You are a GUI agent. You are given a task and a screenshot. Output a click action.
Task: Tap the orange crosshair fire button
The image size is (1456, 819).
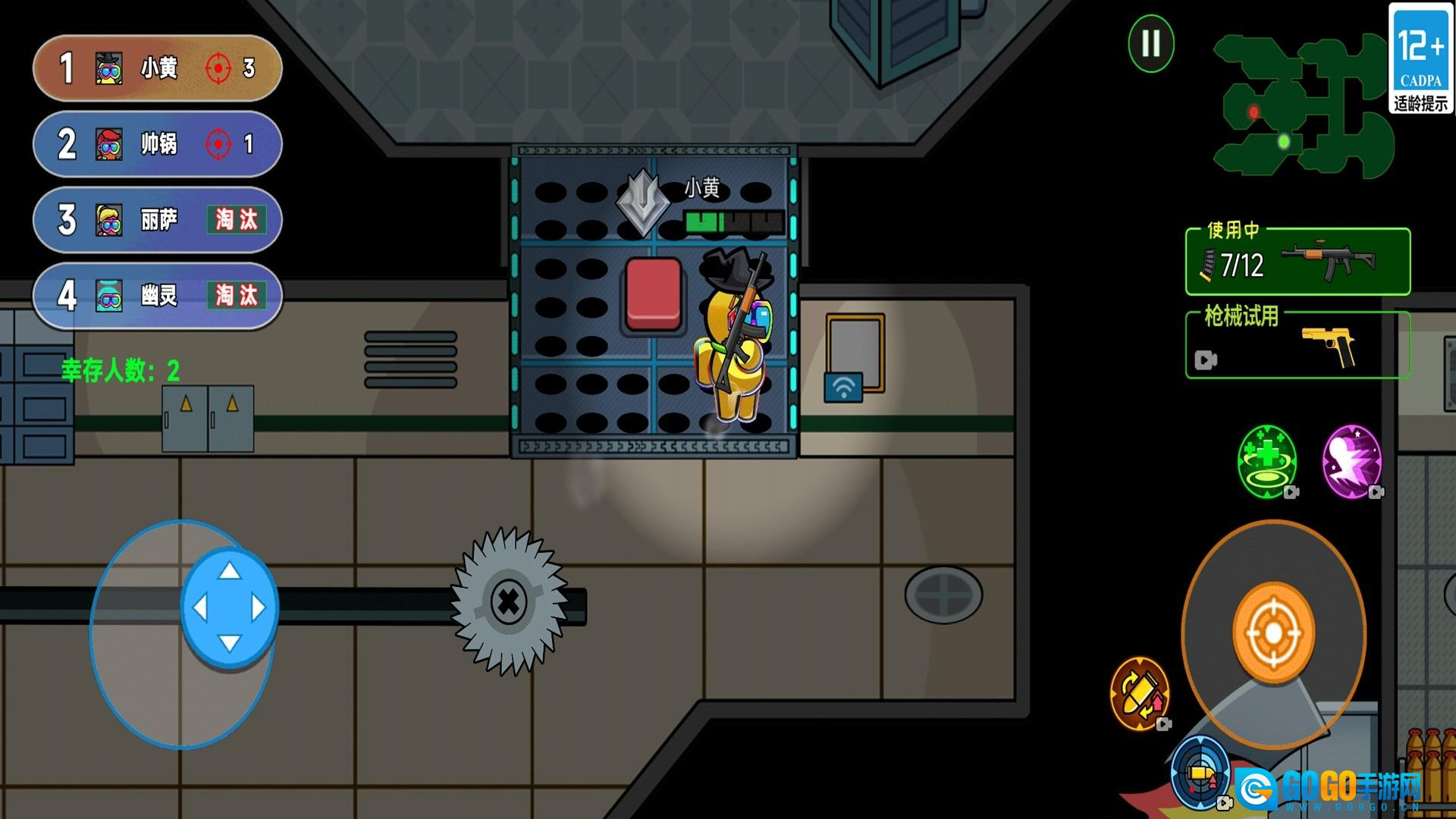point(1273,633)
